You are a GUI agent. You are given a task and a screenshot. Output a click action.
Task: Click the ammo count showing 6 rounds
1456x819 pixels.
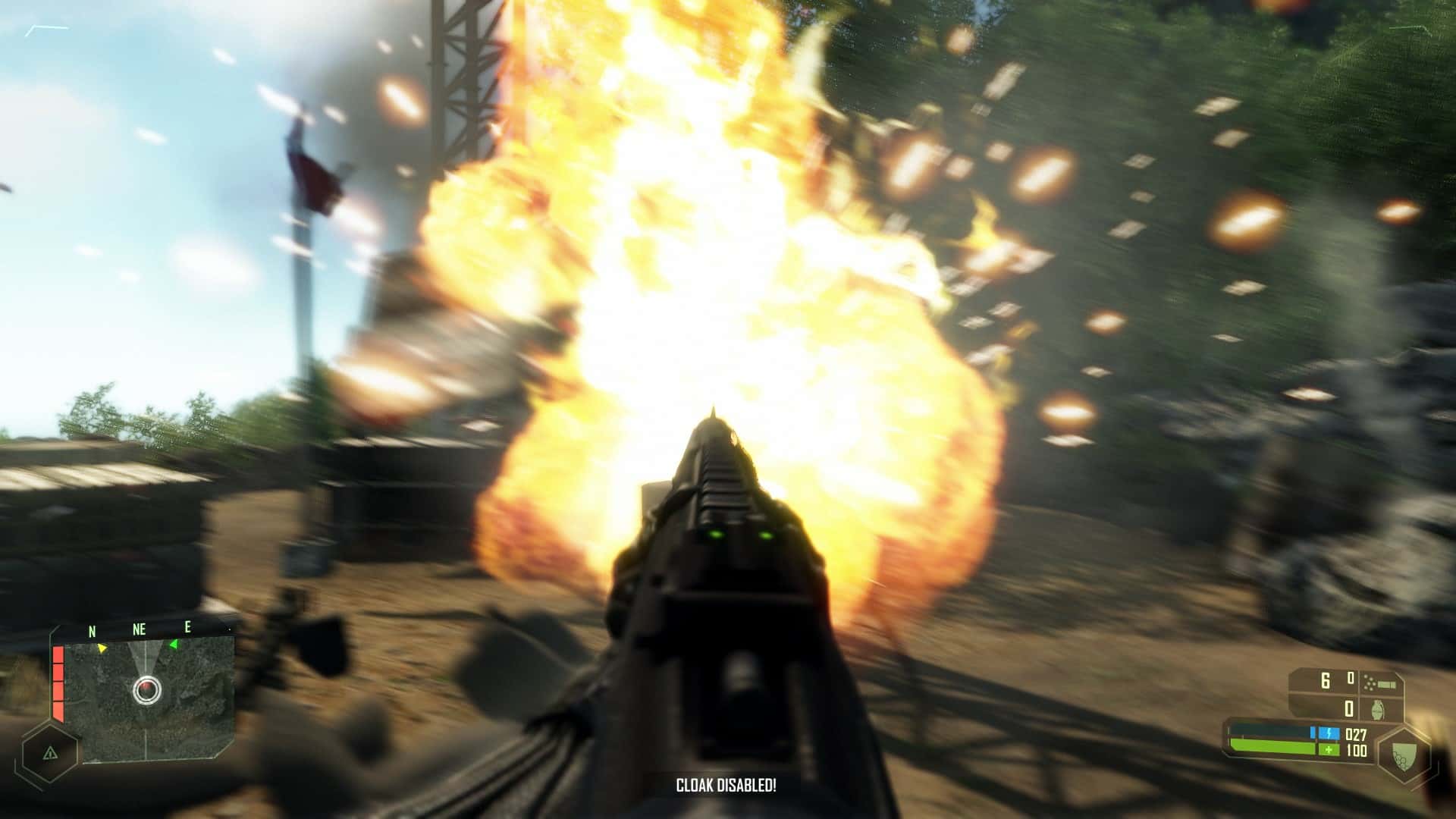pos(1325,680)
